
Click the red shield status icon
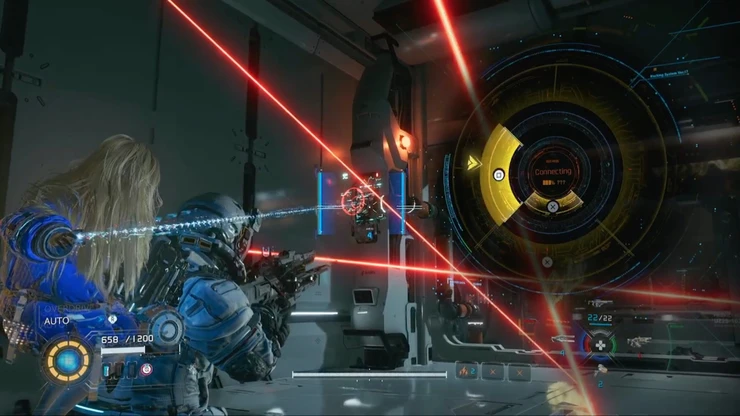146,369
